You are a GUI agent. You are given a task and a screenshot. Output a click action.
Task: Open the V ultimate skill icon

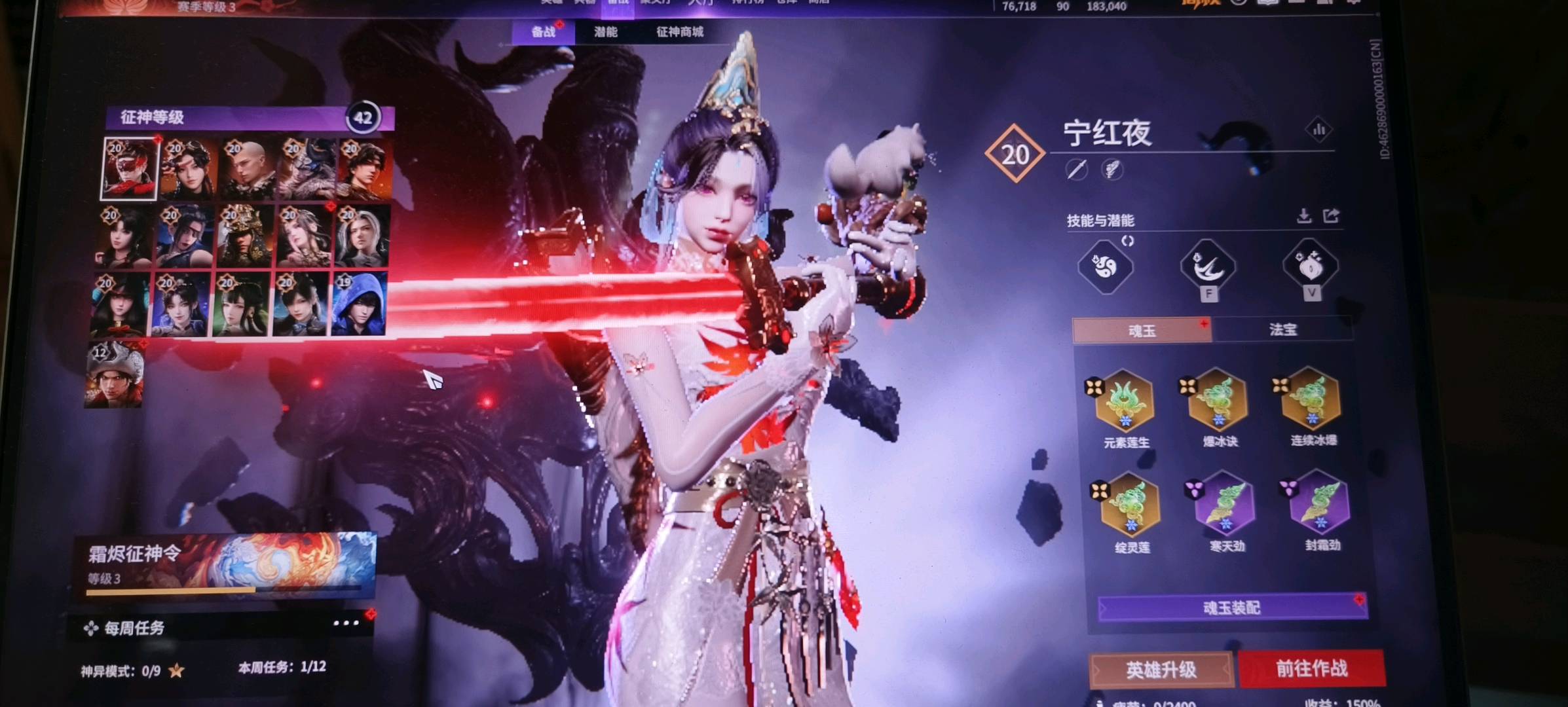1310,266
